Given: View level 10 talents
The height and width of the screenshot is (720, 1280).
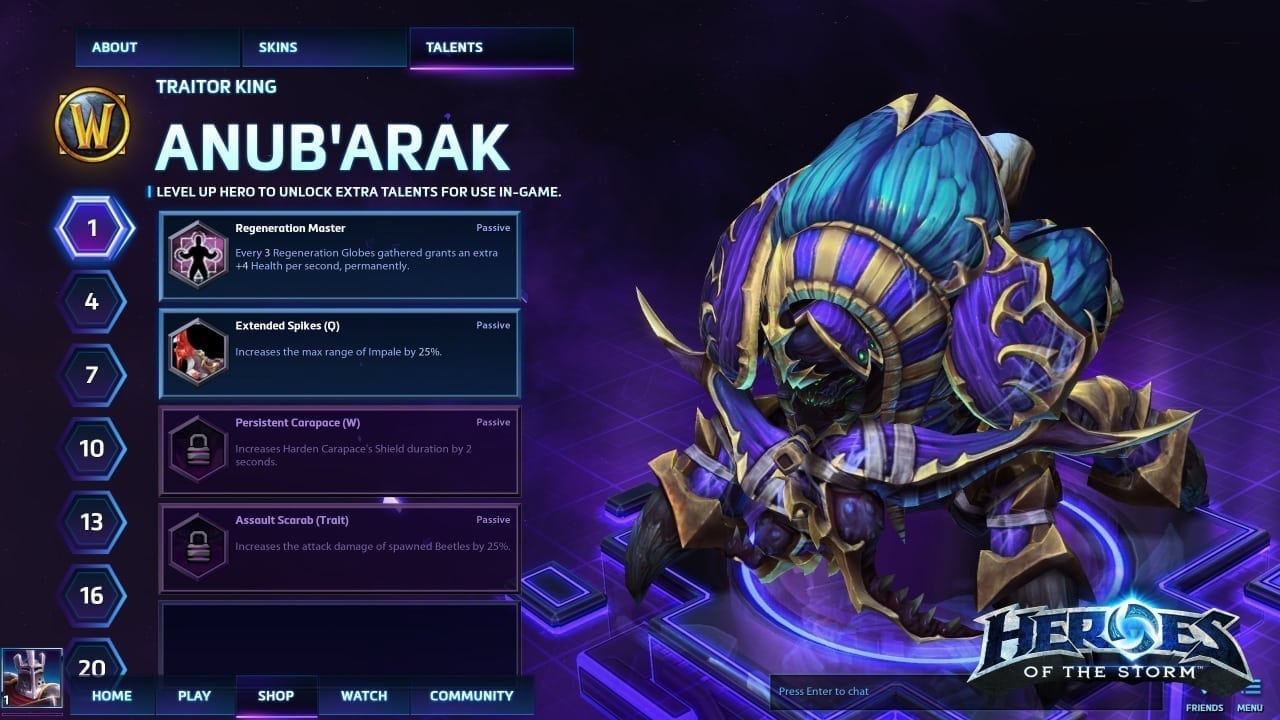Looking at the screenshot, I should pos(92,448).
